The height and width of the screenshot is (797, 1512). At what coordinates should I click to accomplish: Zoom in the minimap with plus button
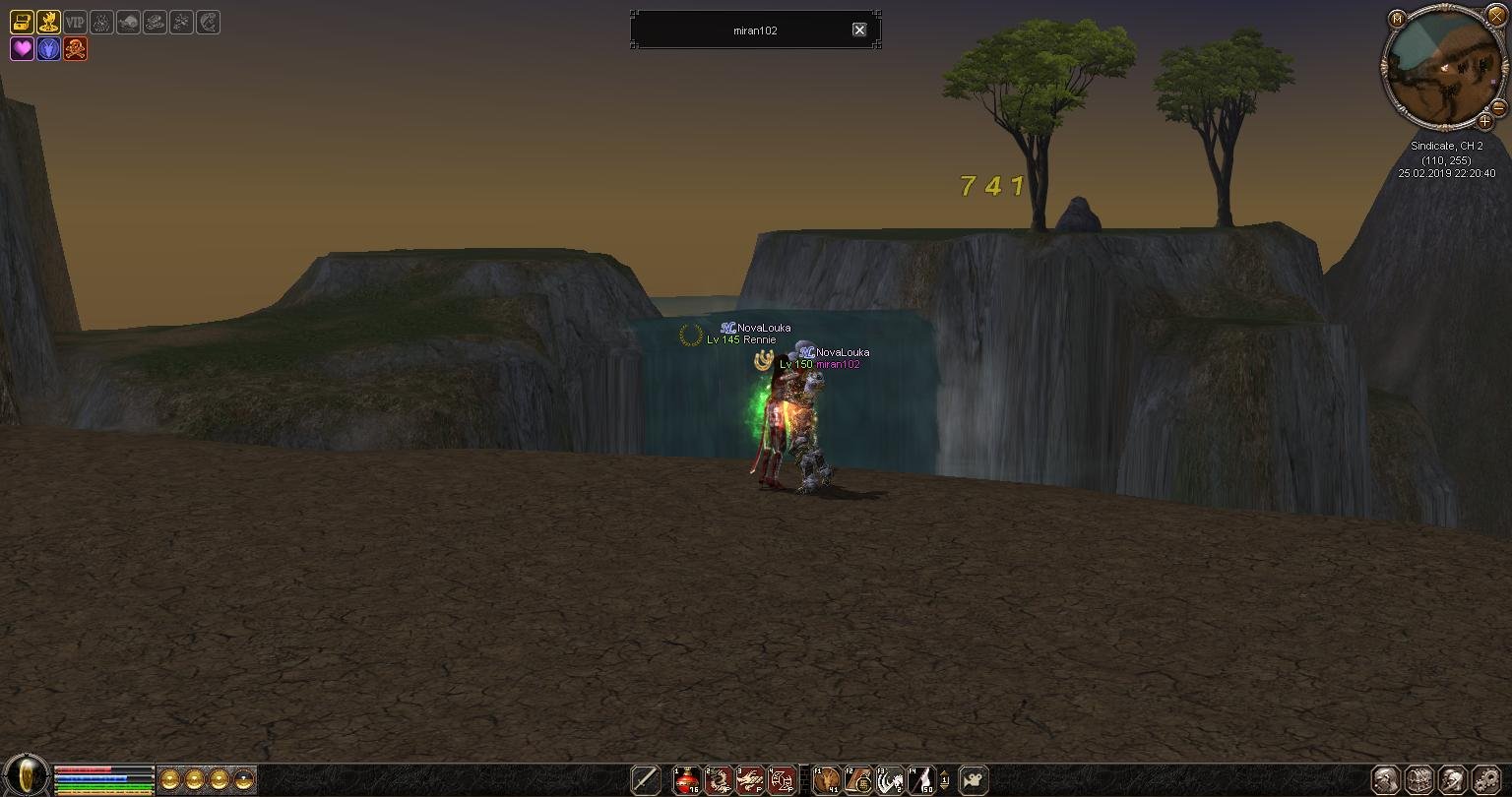[x=1485, y=122]
